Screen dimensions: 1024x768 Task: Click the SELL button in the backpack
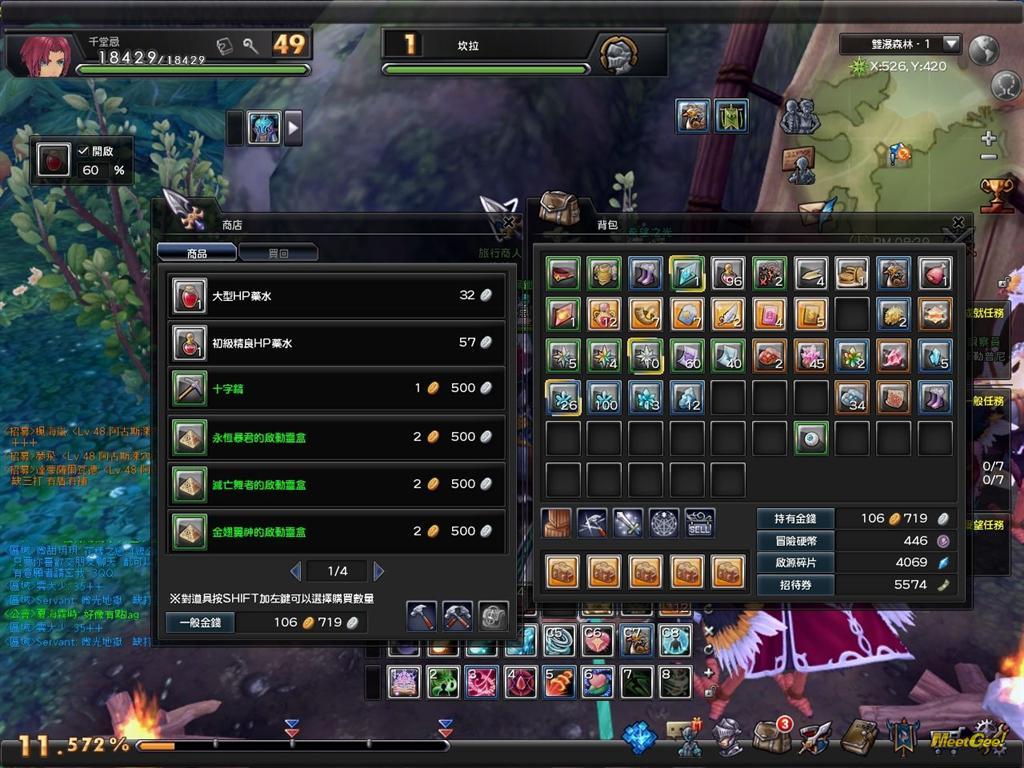700,521
